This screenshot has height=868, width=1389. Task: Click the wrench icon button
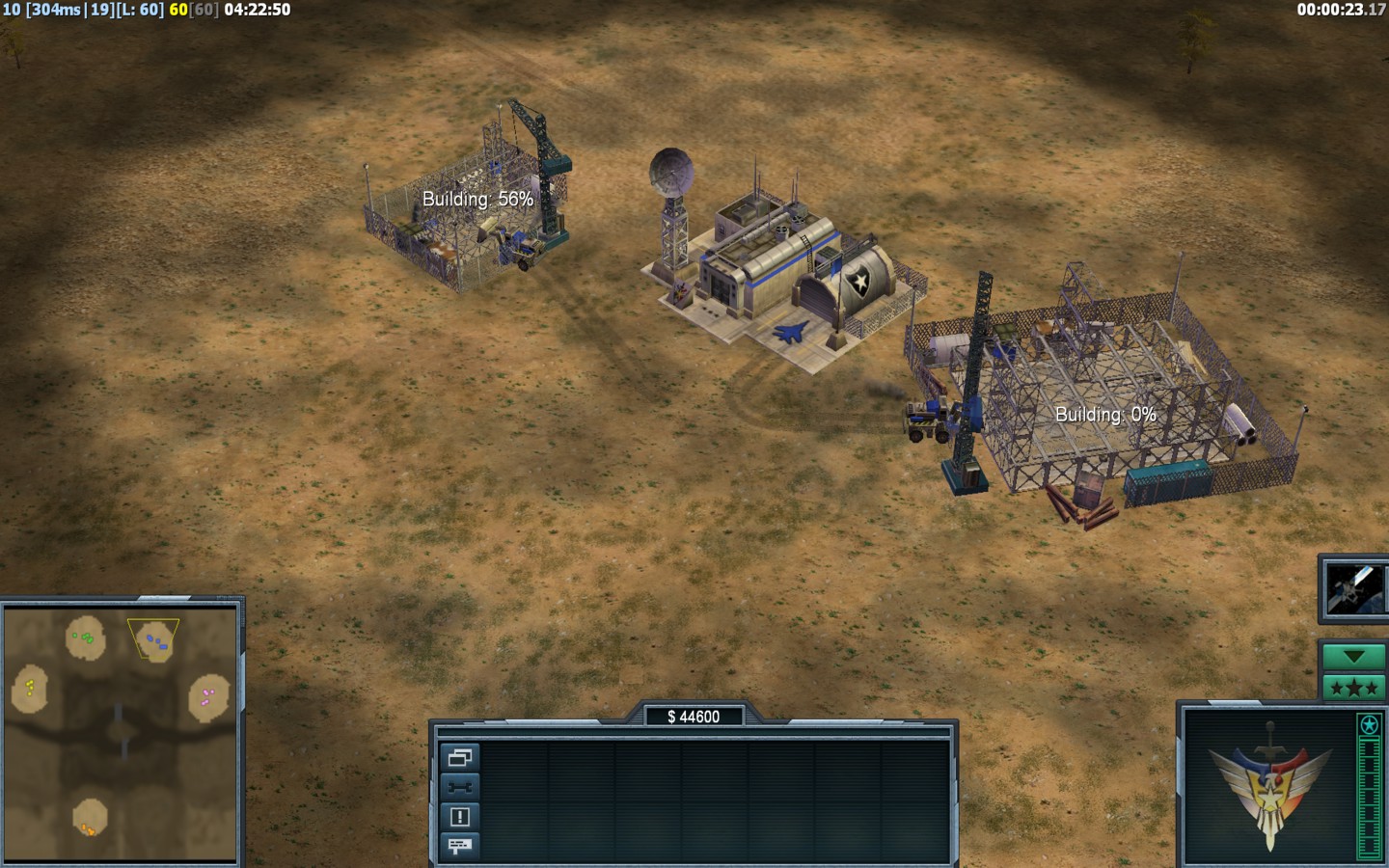459,787
